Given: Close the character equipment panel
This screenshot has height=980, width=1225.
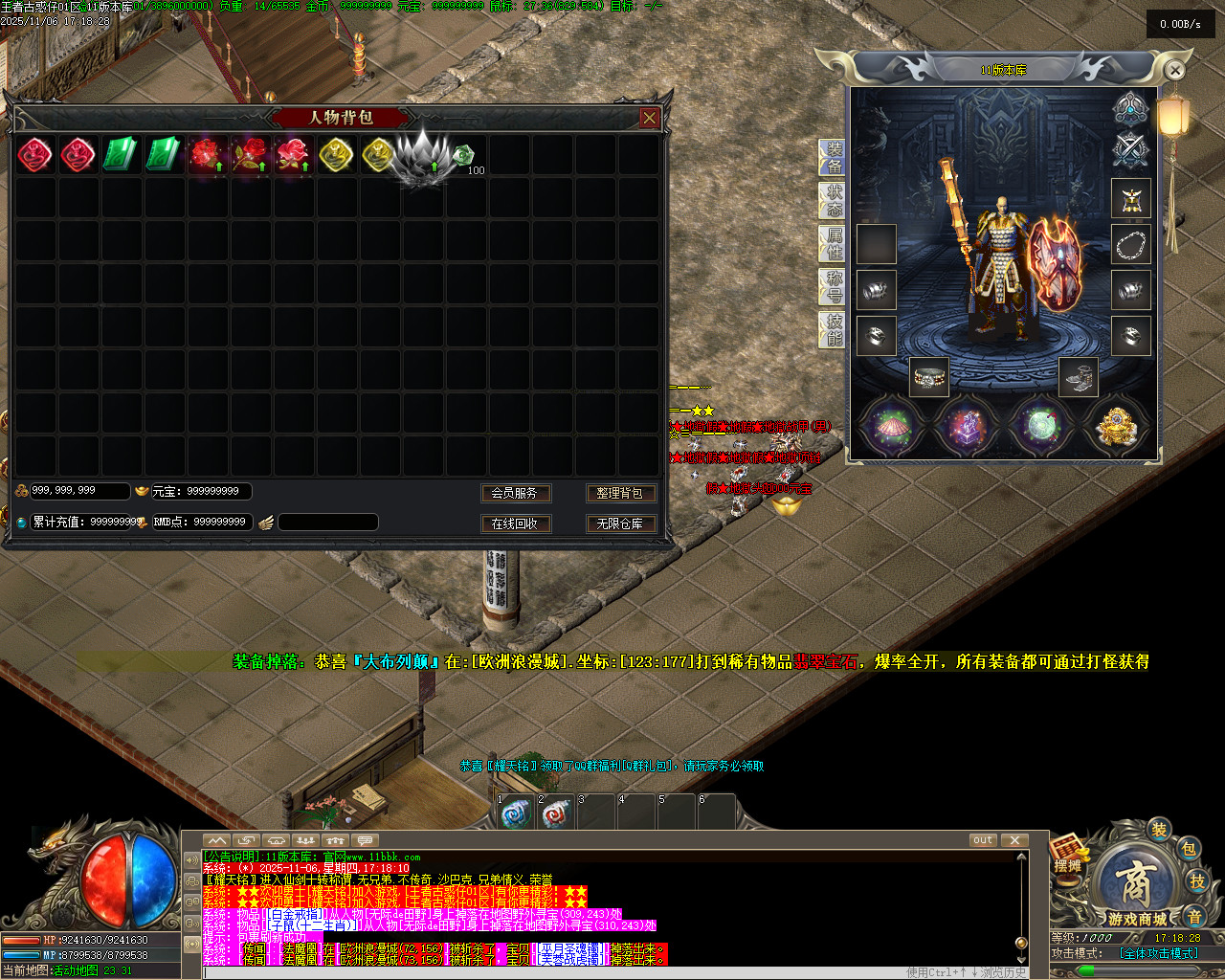Looking at the screenshot, I should pos(1175,70).
